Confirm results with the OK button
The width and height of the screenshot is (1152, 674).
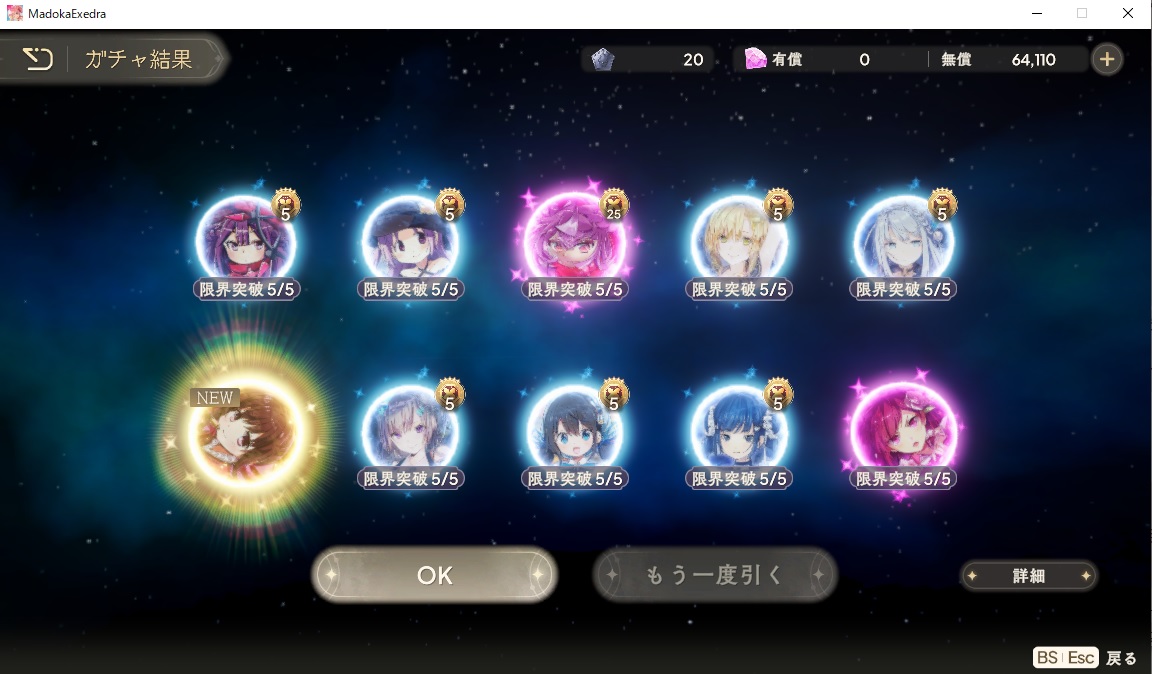click(434, 575)
